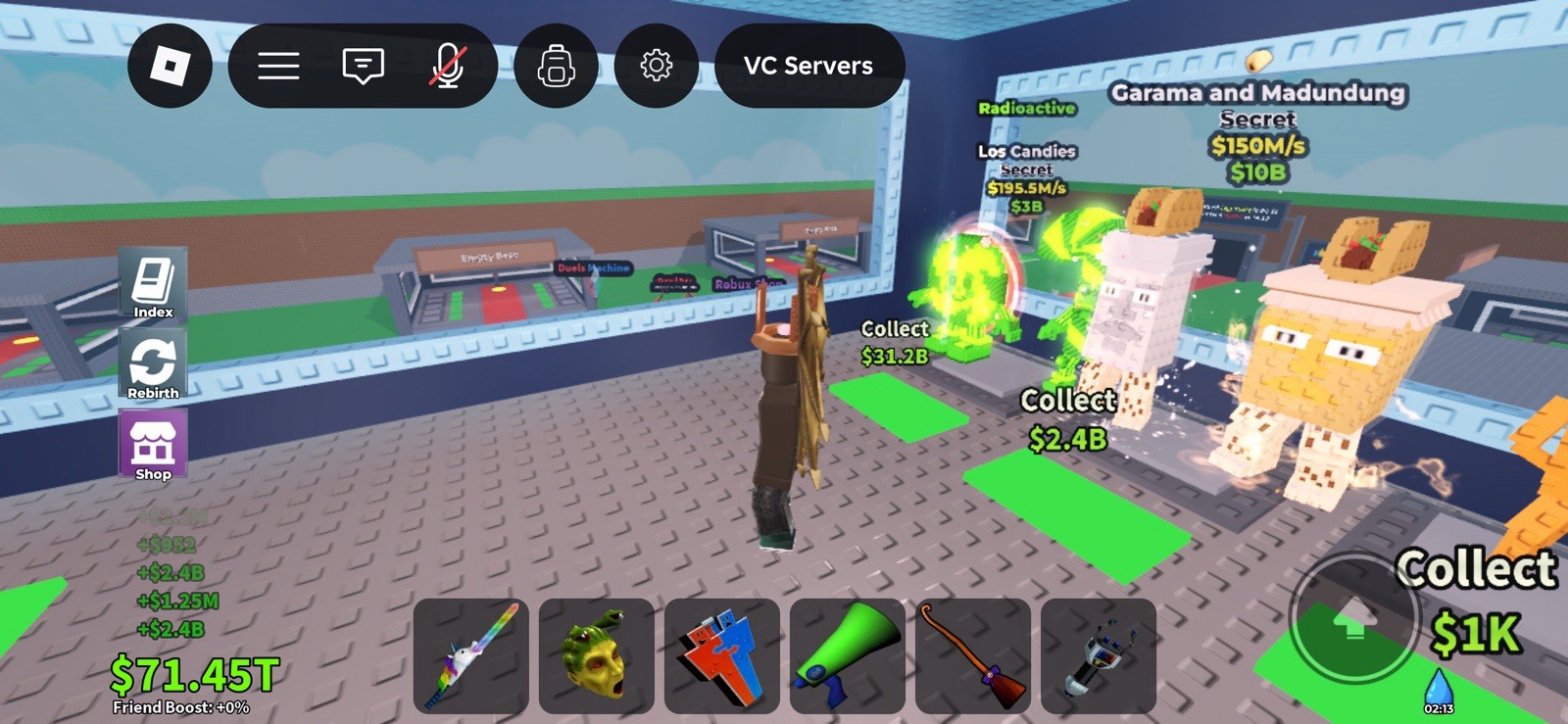Viewport: 1568px width, 724px height.
Task: Select the robot gadget in the hotbar
Action: [1100, 656]
